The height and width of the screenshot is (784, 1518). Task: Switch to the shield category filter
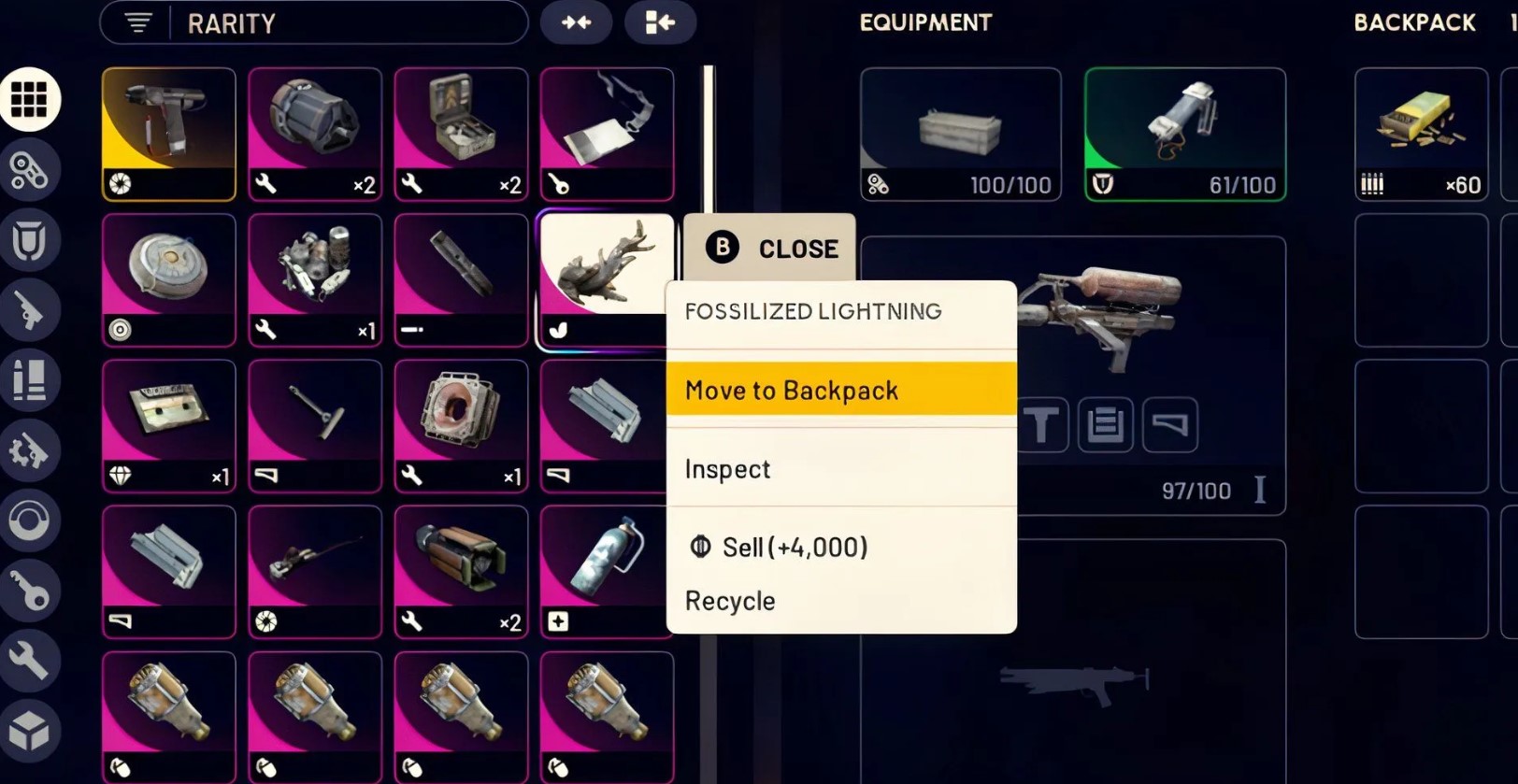click(29, 241)
